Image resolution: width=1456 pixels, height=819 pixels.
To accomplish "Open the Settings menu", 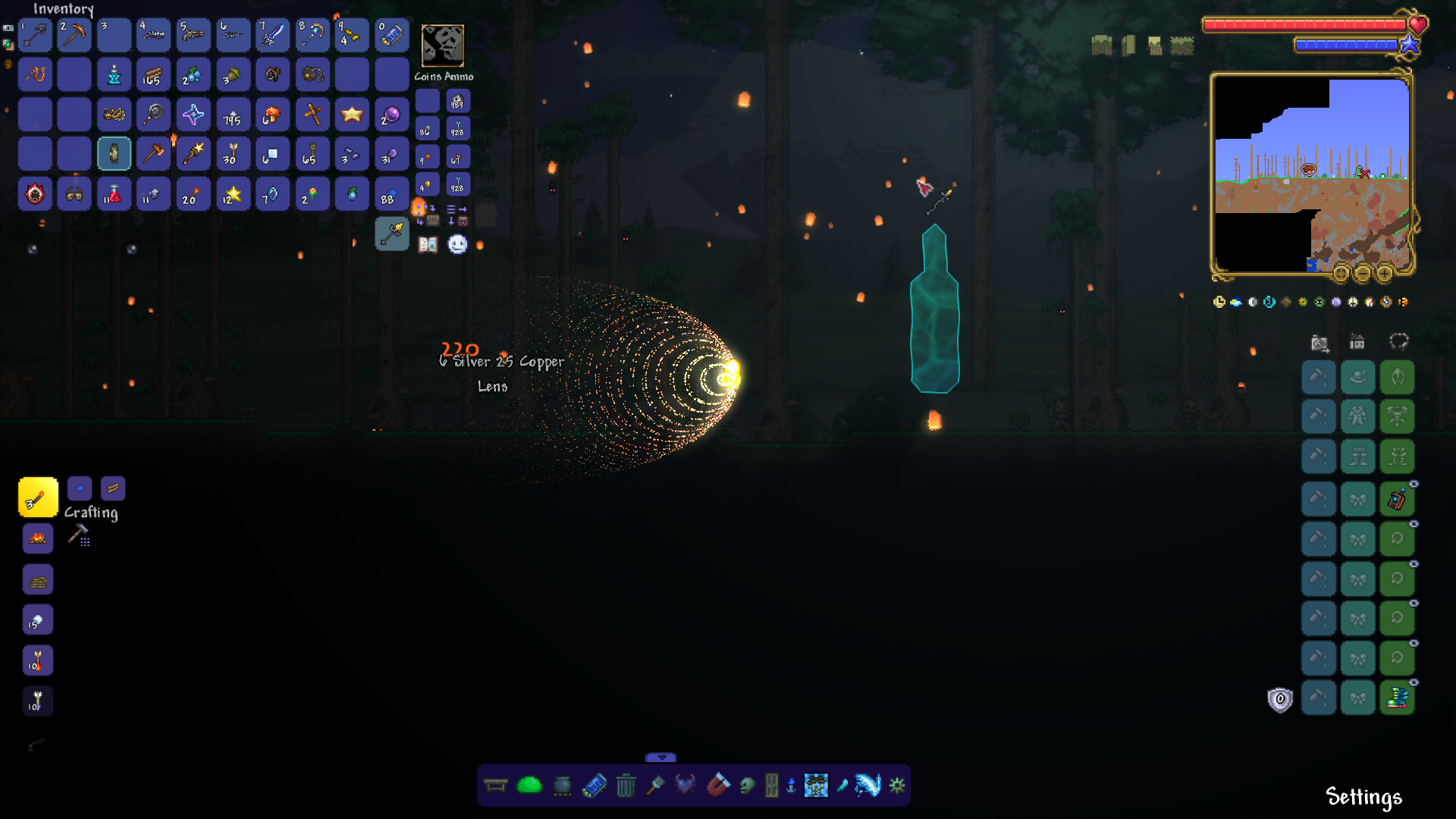I will tap(1363, 797).
